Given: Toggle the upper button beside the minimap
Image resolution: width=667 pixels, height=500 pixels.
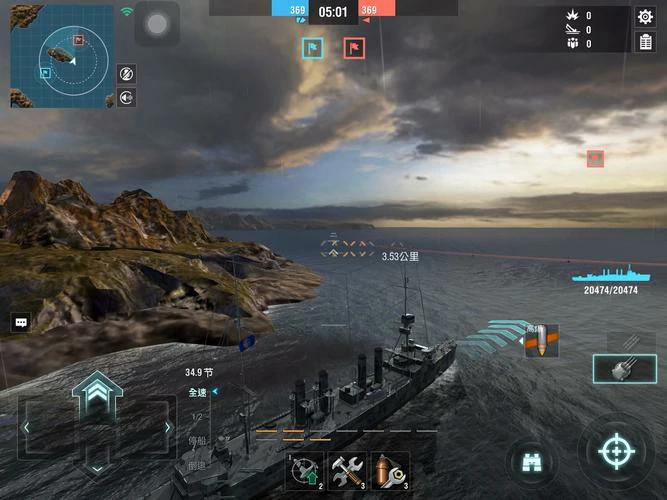Looking at the screenshot, I should 127,73.
